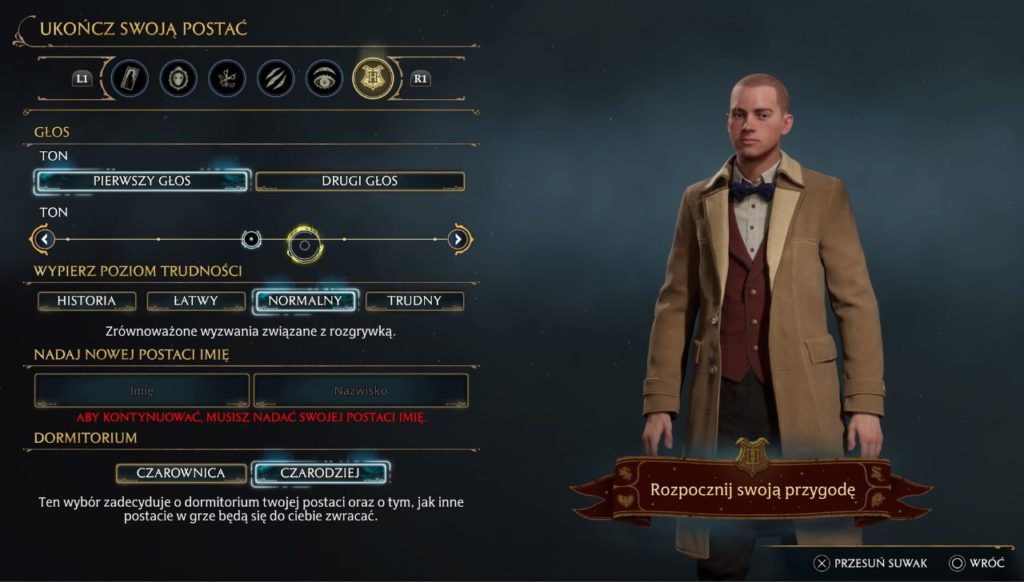Click the right arrow of the tone slider
The width and height of the screenshot is (1024, 582).
pyautogui.click(x=459, y=240)
